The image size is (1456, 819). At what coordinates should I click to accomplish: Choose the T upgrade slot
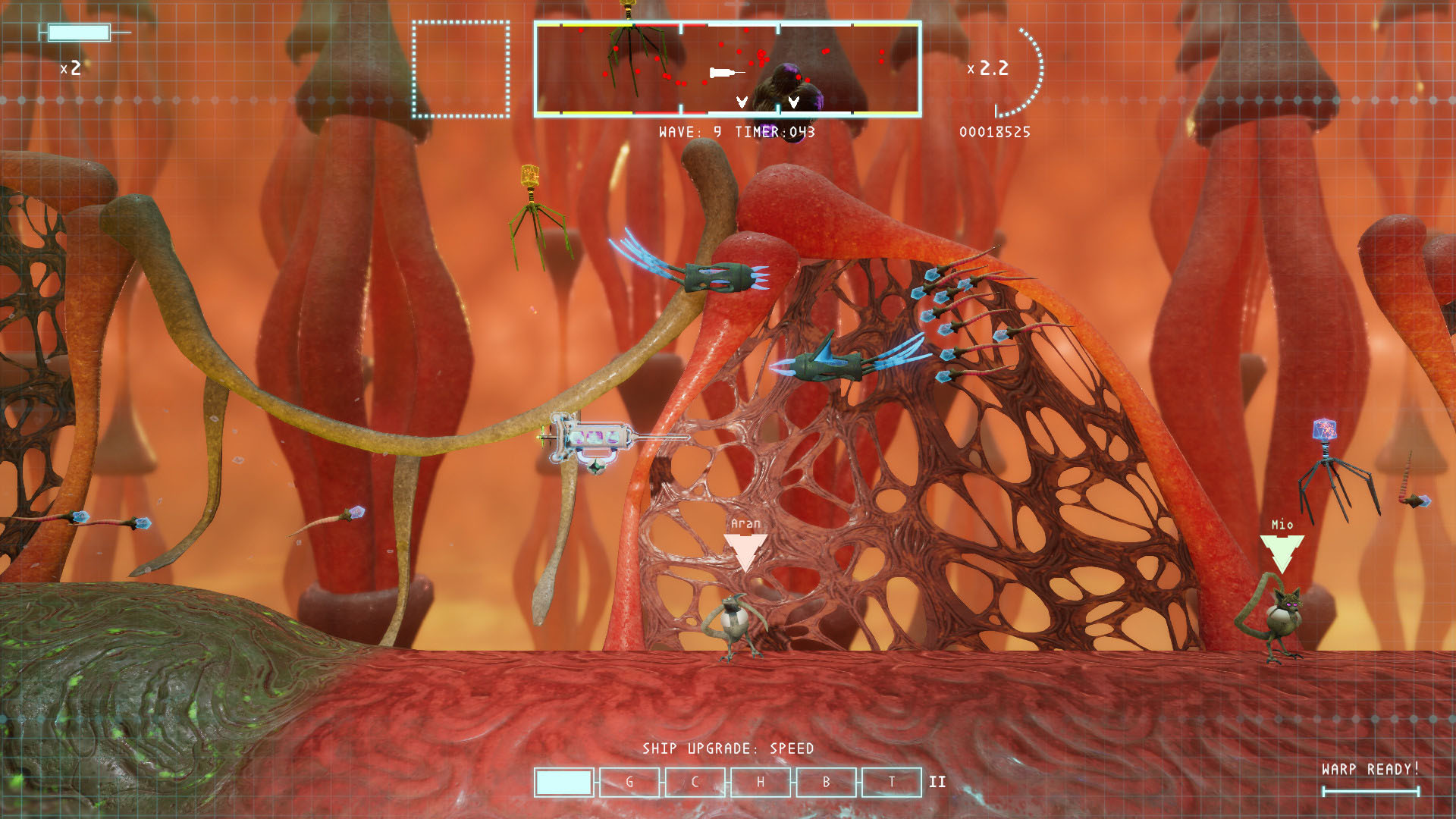[892, 783]
